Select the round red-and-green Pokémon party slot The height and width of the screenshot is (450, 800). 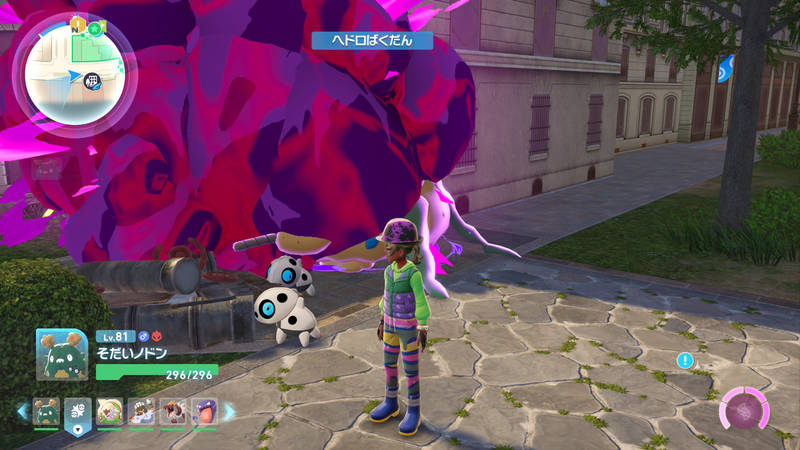pyautogui.click(x=109, y=411)
